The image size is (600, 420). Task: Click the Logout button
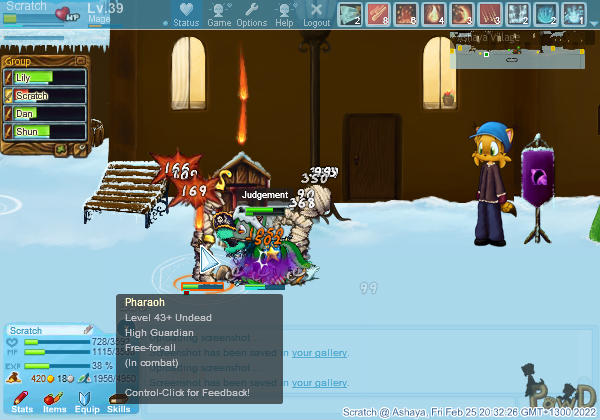(316, 14)
